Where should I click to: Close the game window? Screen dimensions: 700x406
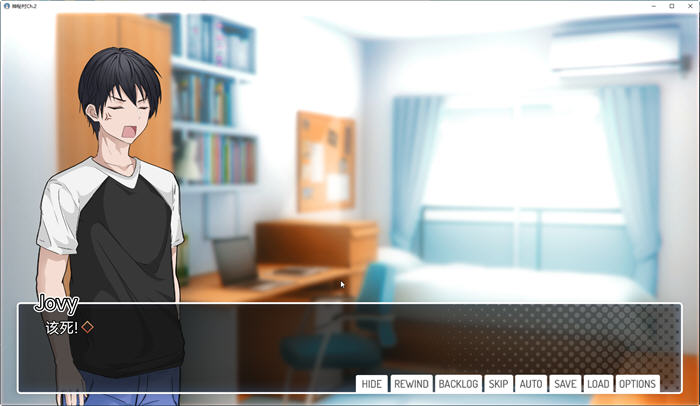(690, 5)
